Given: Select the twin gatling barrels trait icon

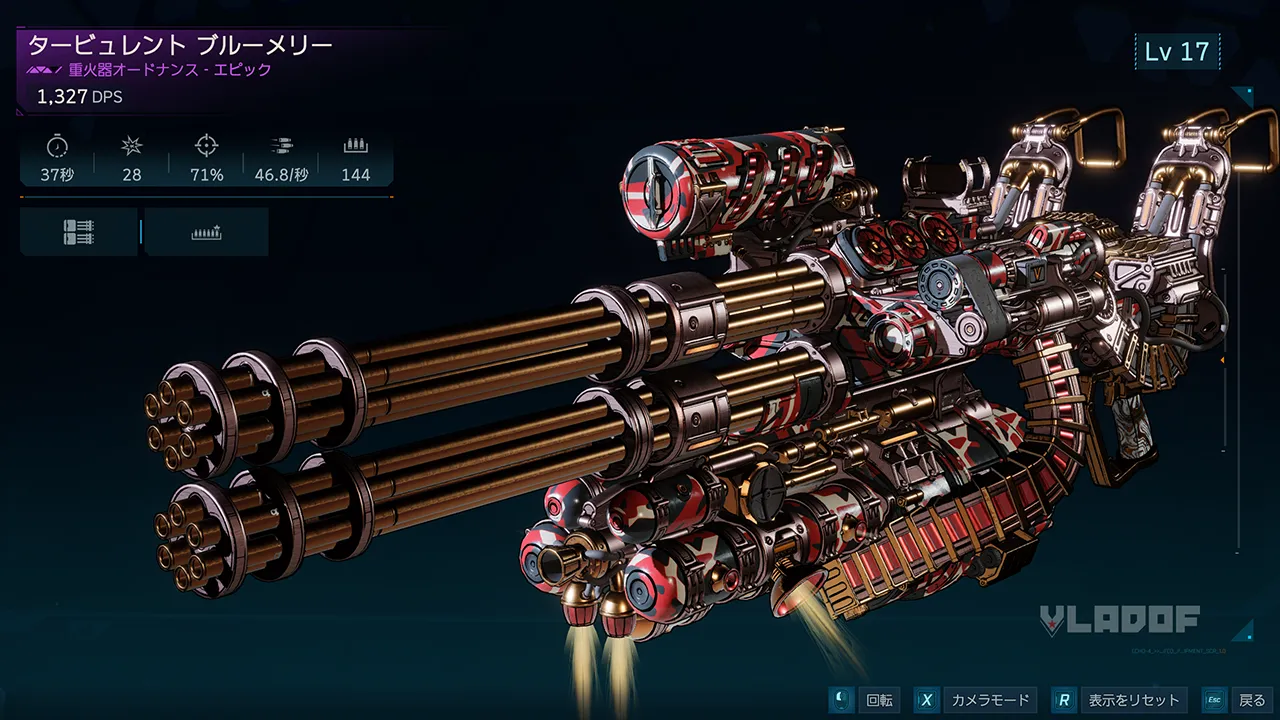Looking at the screenshot, I should coord(78,232).
